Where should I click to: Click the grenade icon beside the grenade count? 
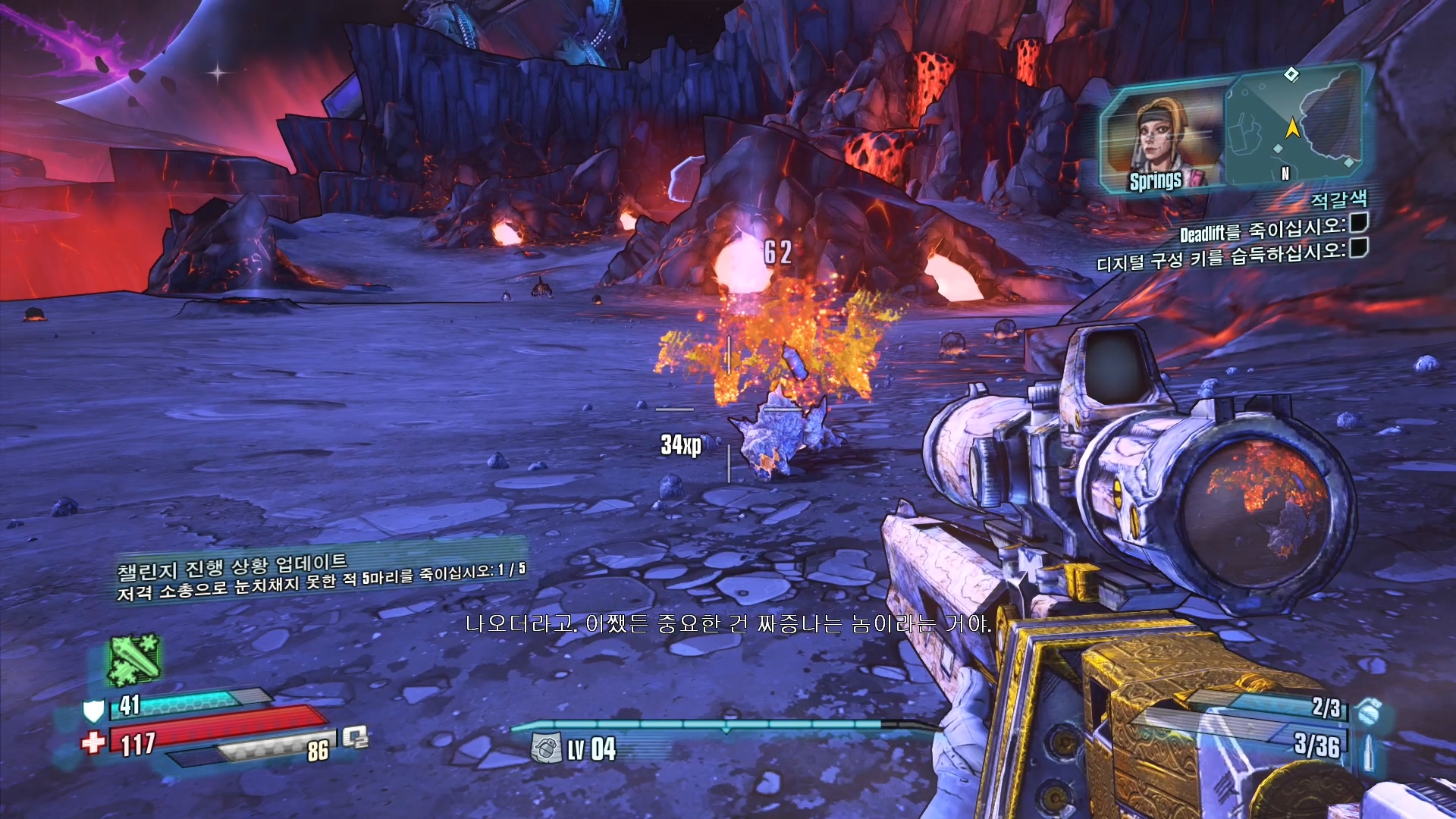1369,712
